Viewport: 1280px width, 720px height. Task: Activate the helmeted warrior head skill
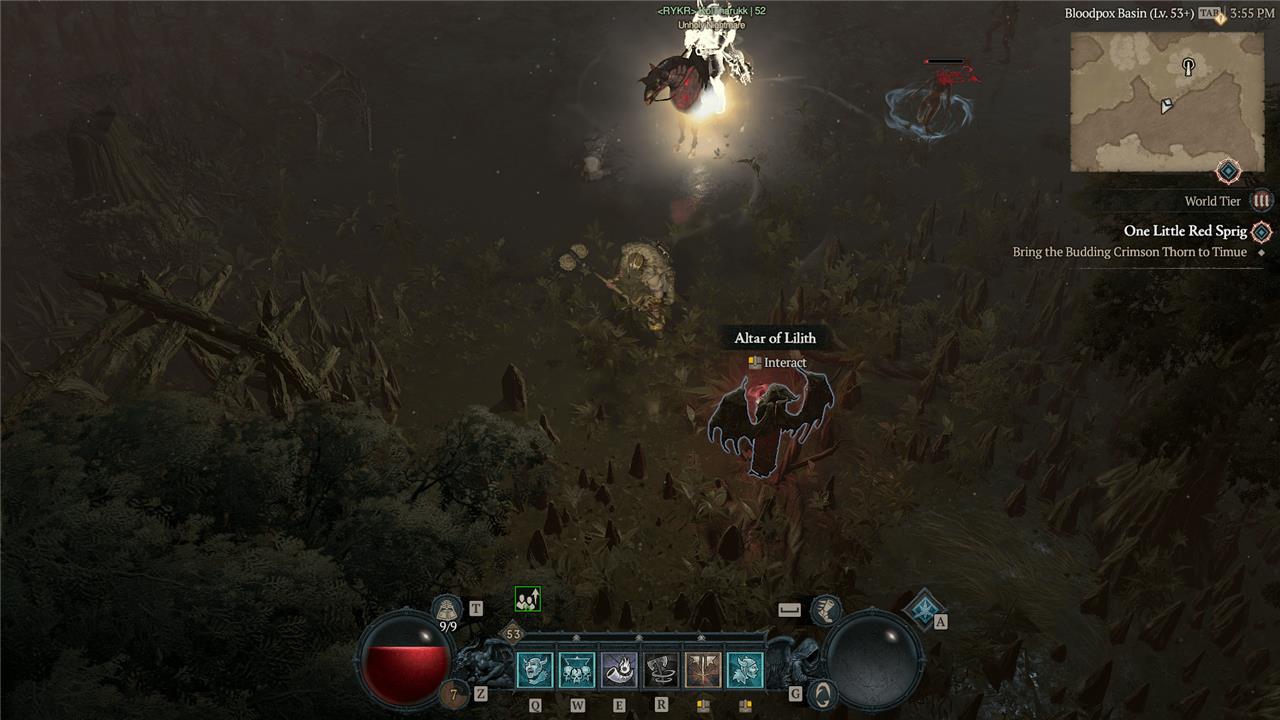(x=745, y=670)
